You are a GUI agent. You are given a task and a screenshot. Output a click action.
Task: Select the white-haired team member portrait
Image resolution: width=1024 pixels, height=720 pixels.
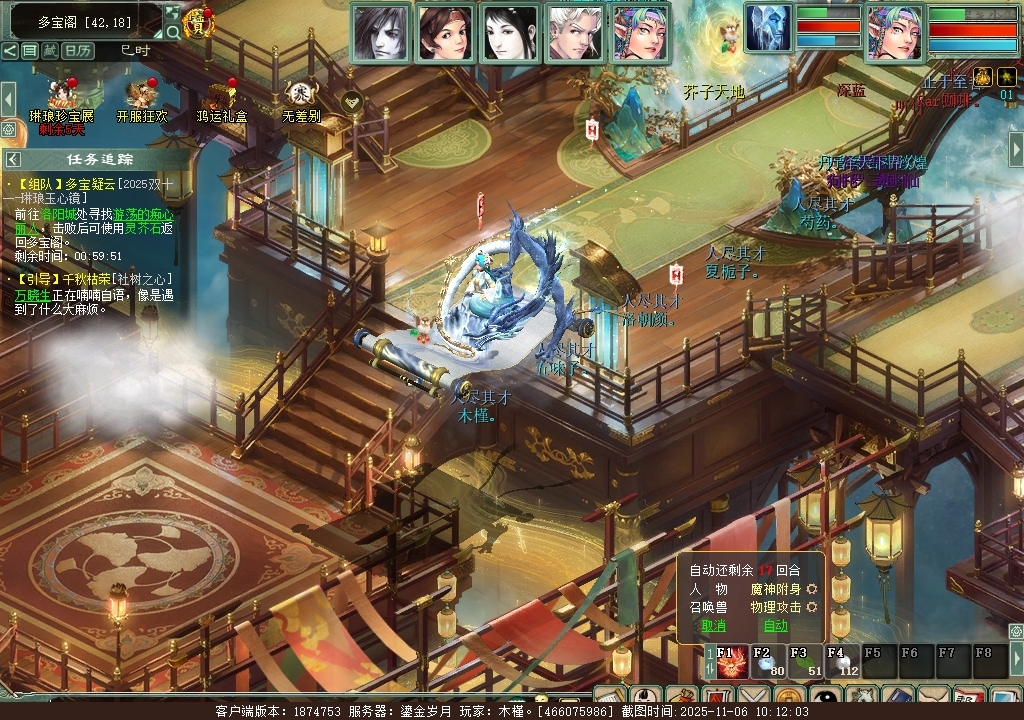pyautogui.click(x=575, y=33)
